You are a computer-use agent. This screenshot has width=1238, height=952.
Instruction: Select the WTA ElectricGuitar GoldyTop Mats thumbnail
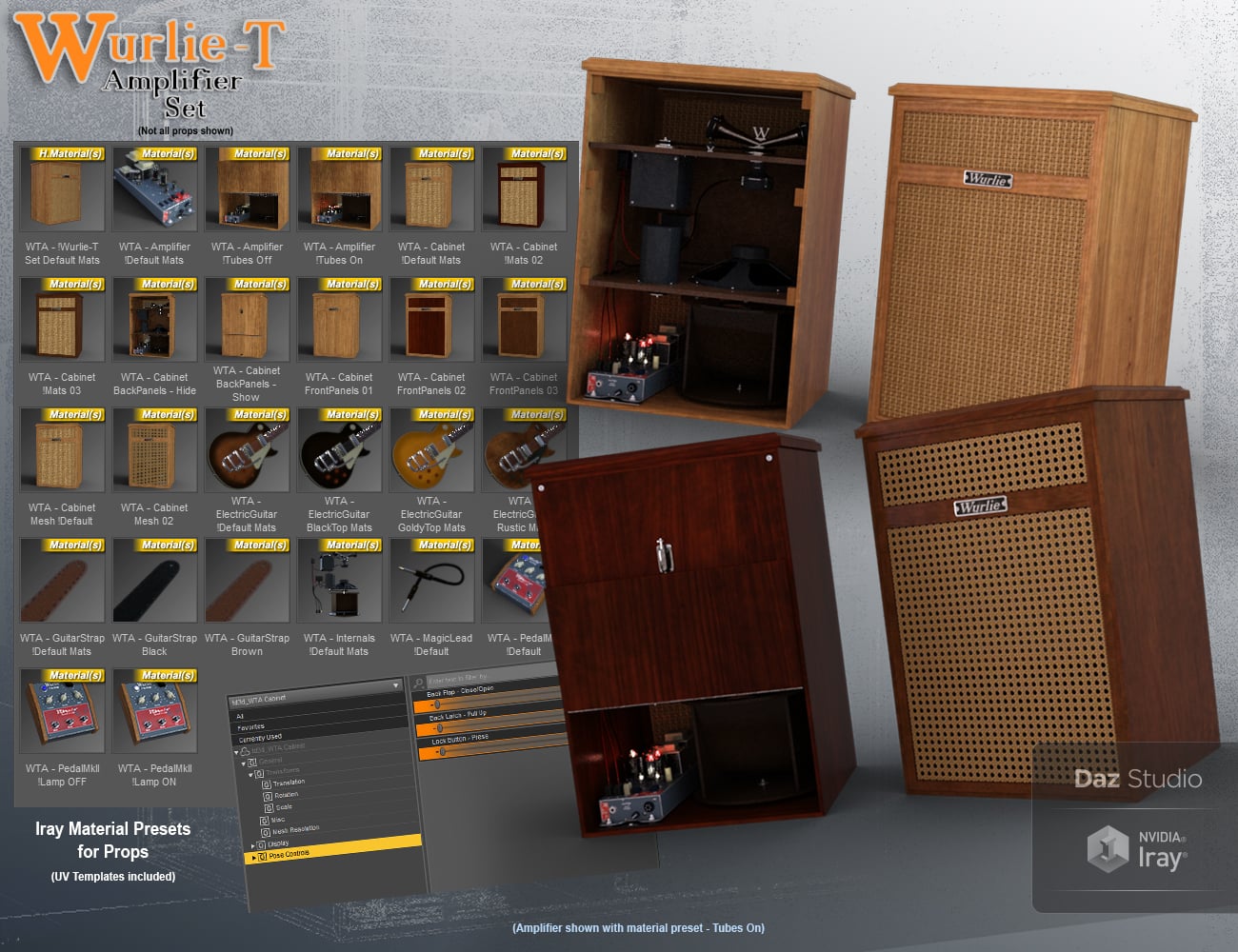pos(430,449)
